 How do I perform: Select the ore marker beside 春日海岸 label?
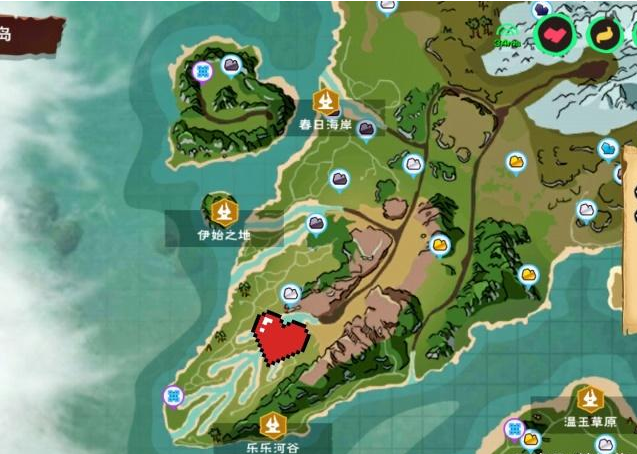pos(367,128)
